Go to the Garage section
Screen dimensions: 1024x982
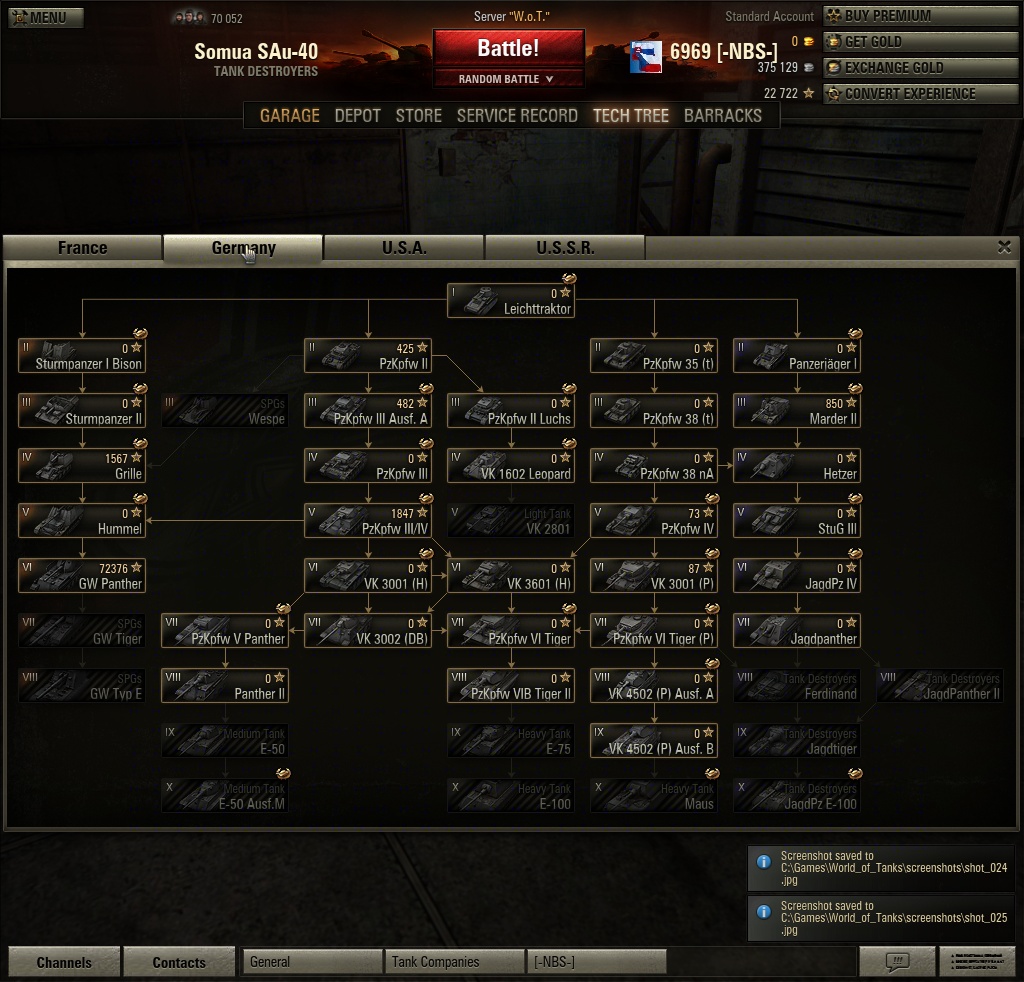pos(289,115)
